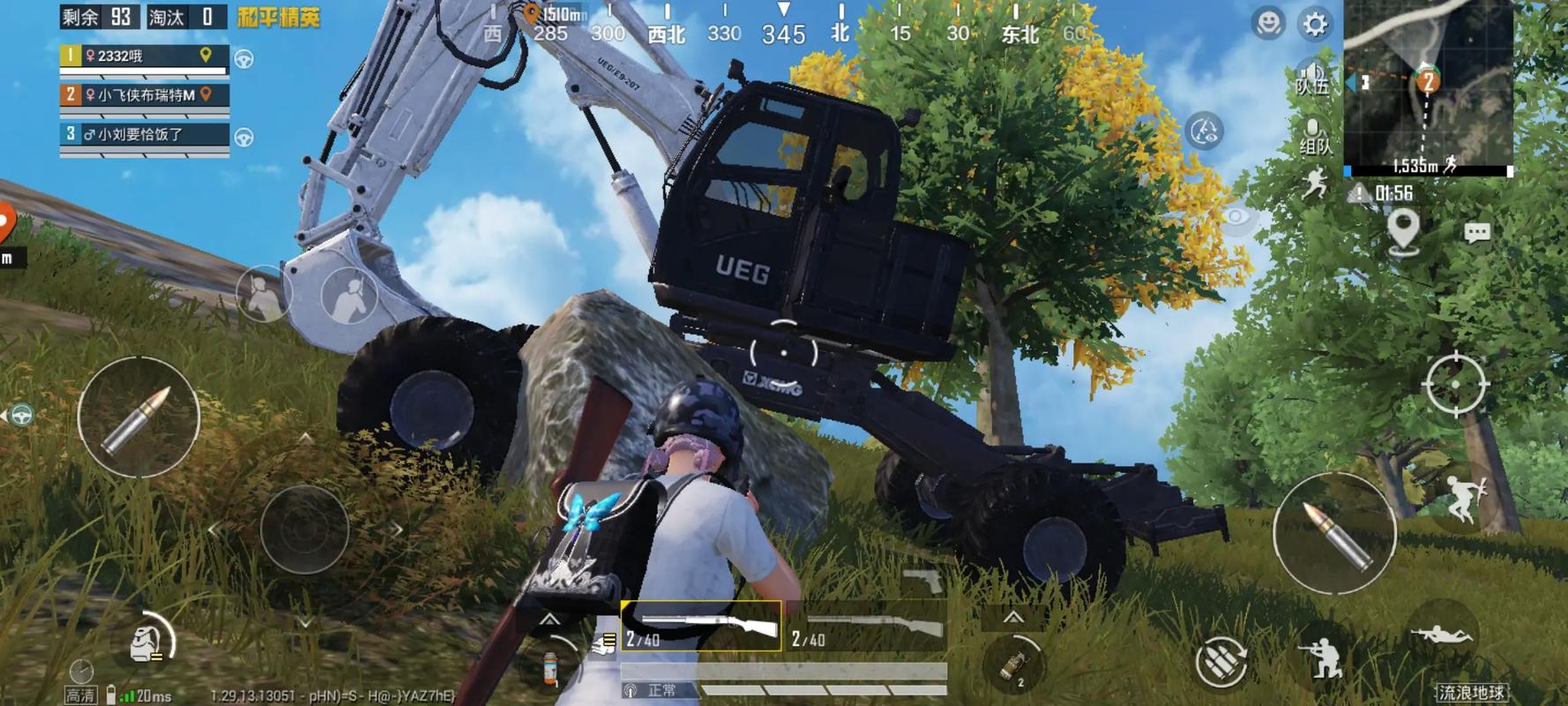Toggle team voice speaker 队伍
This screenshot has width=1568, height=706.
[x=1312, y=79]
